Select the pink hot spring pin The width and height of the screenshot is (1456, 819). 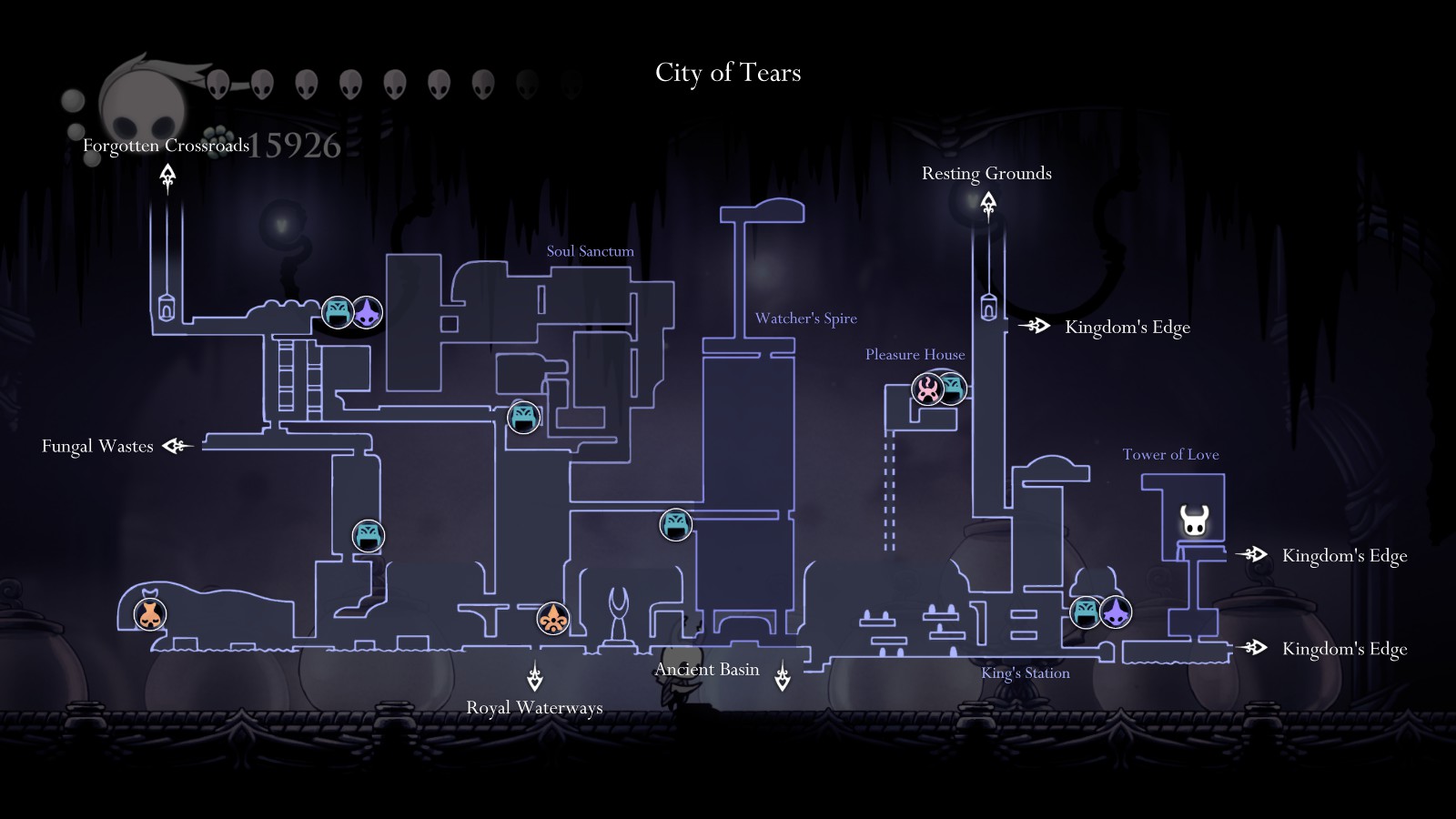click(927, 389)
